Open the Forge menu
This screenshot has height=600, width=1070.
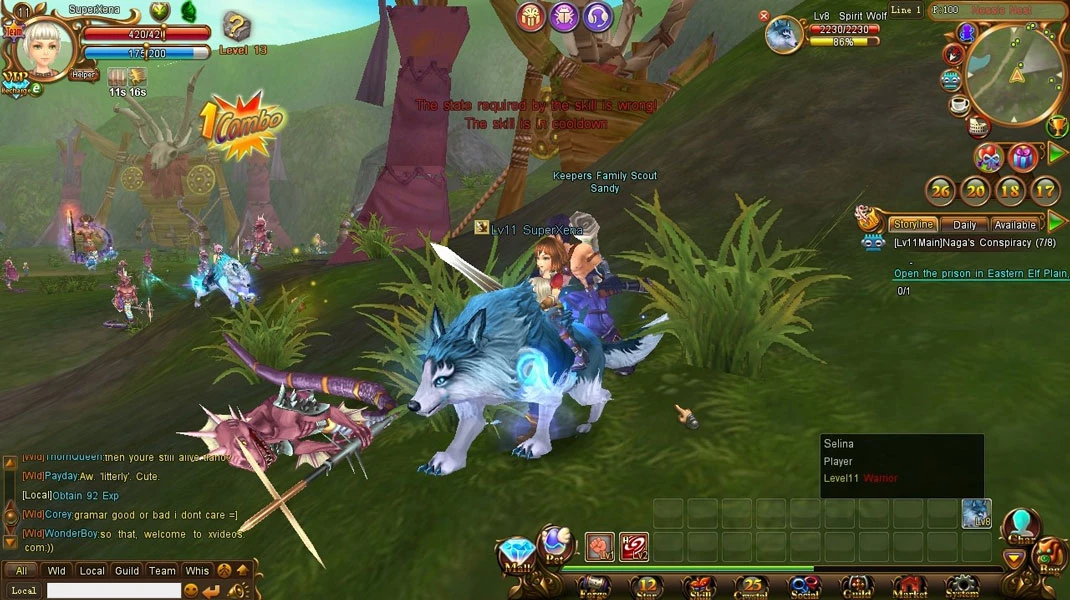(x=594, y=586)
